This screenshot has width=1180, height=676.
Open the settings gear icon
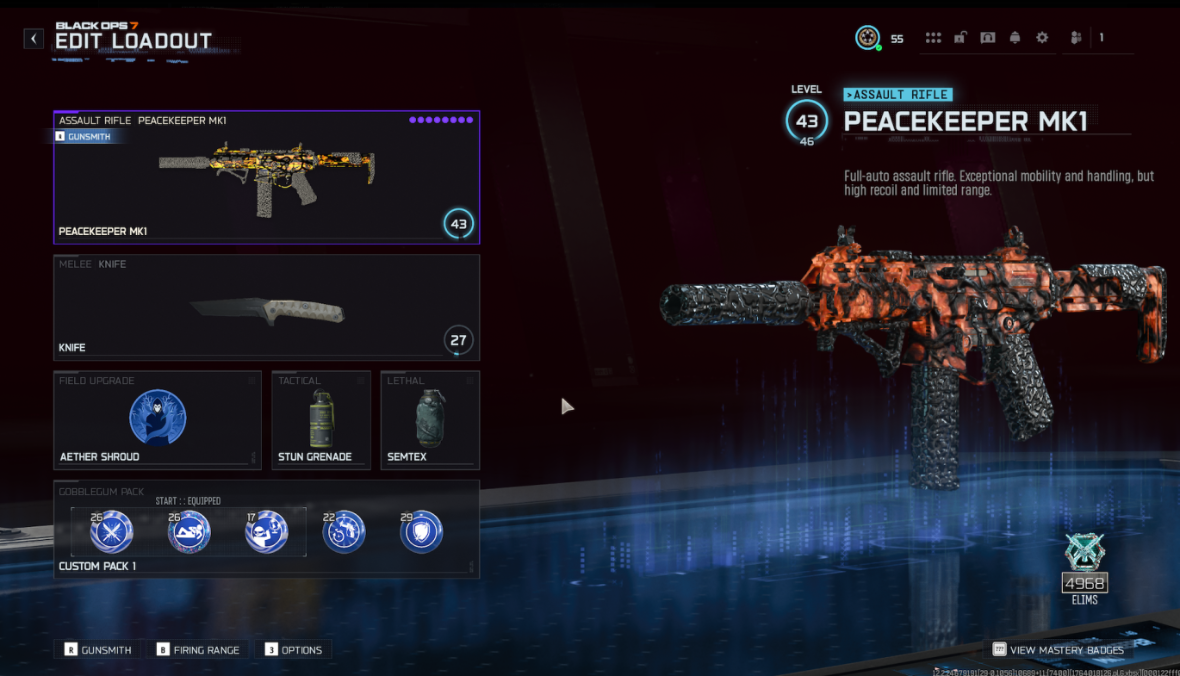point(1042,38)
